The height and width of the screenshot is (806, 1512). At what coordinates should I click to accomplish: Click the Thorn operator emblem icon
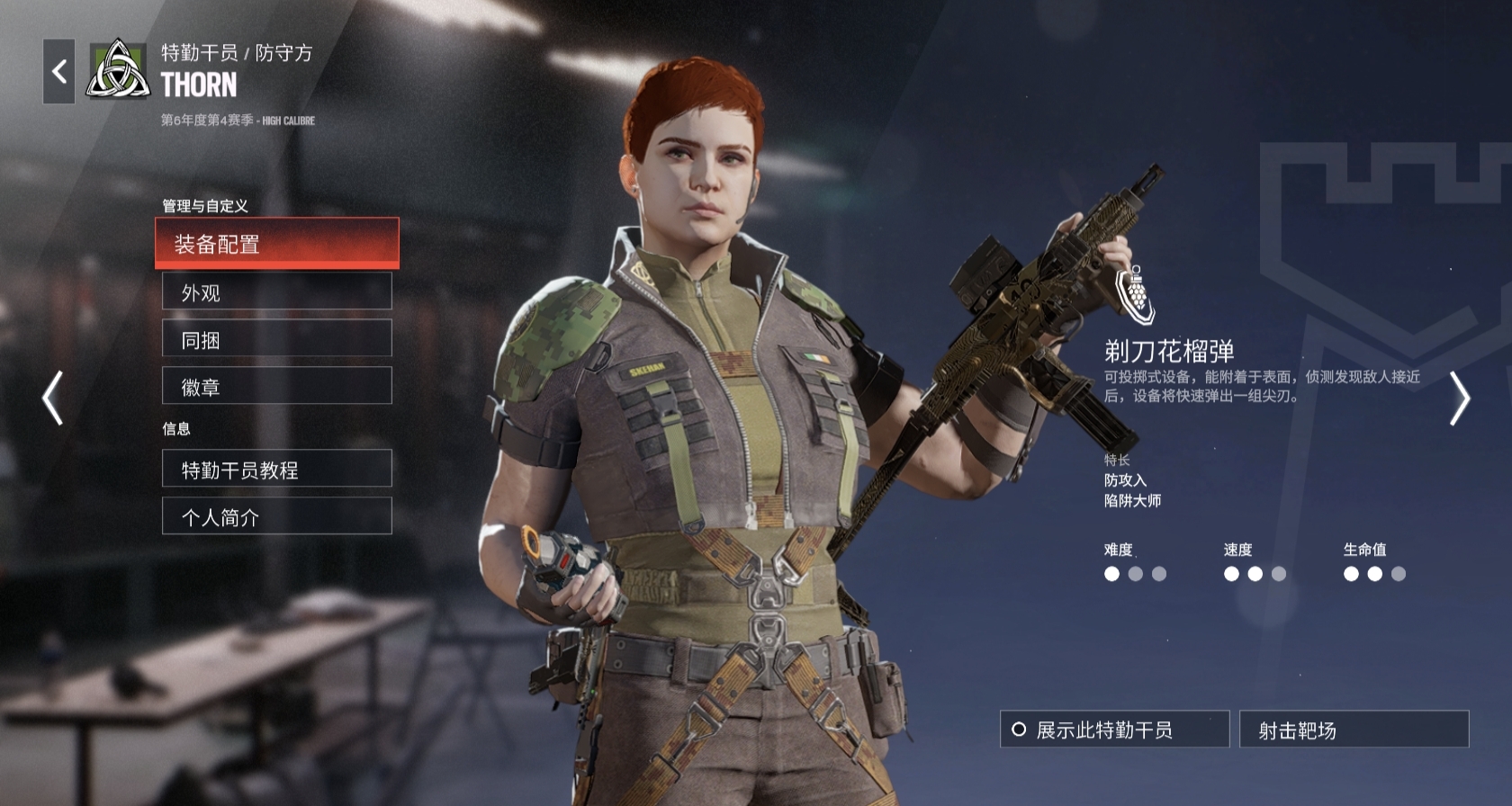click(118, 70)
